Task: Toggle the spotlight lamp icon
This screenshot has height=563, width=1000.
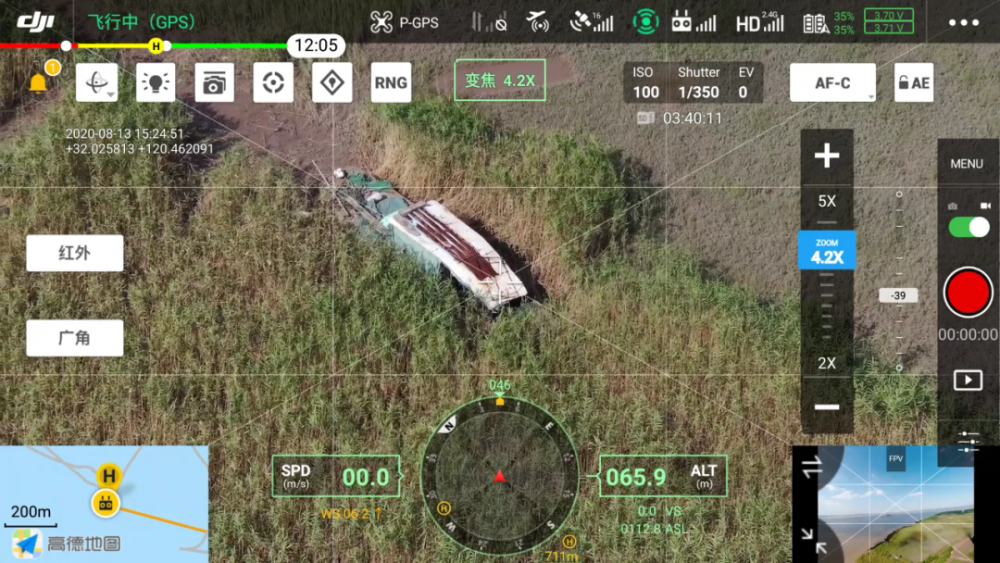Action: (155, 83)
